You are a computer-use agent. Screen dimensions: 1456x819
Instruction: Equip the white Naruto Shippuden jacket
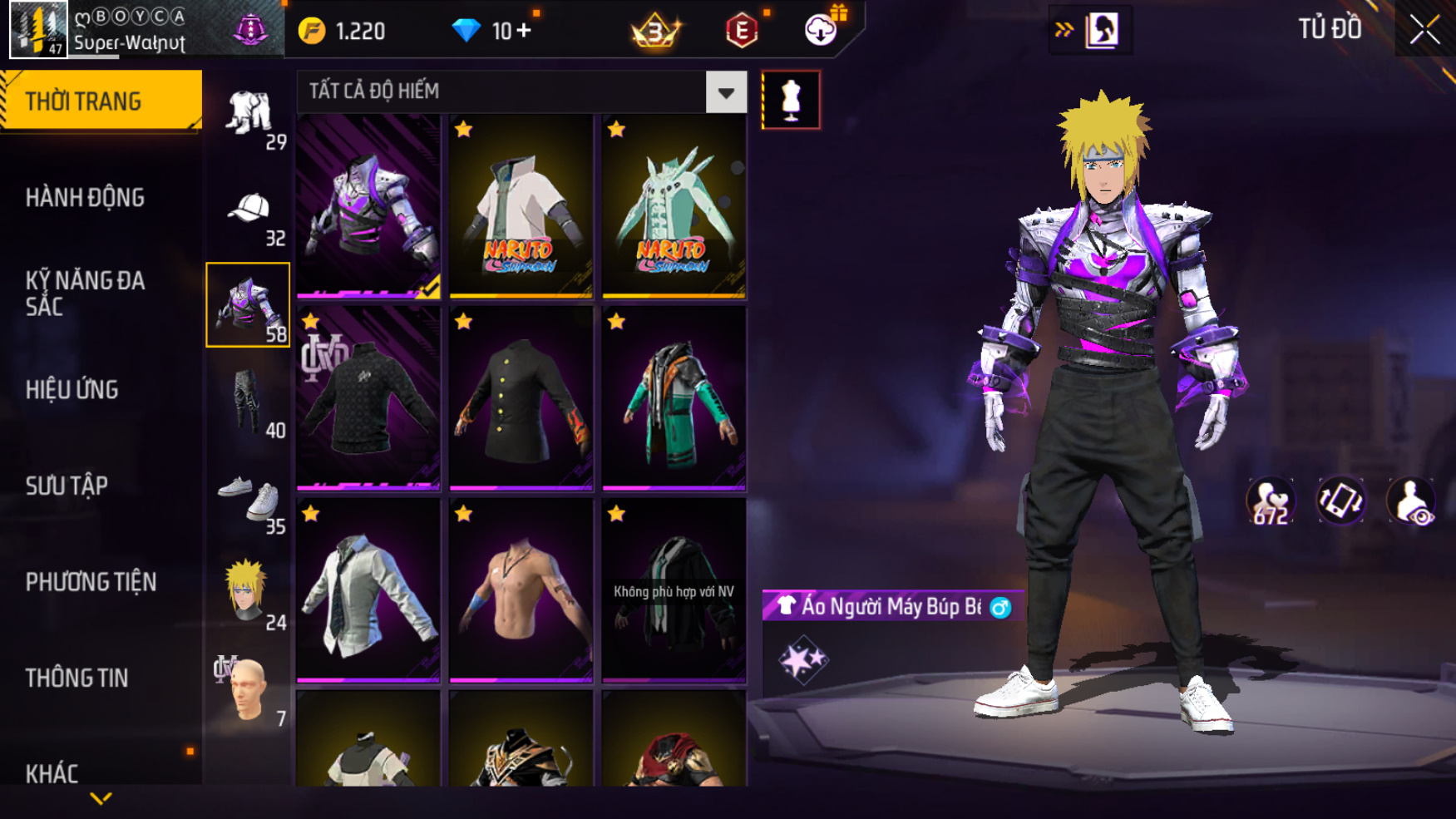pyautogui.click(x=521, y=206)
